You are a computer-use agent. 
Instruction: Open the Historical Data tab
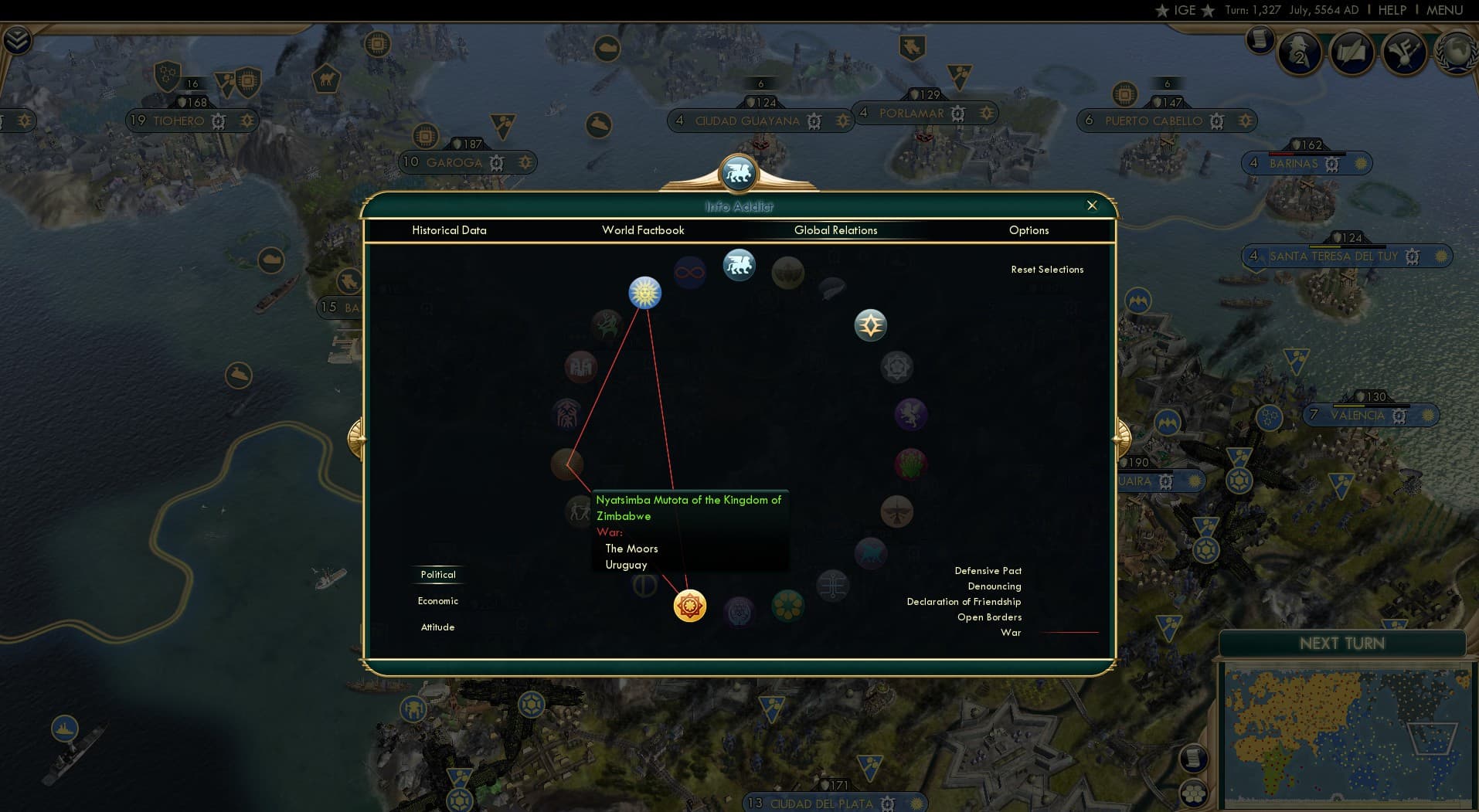(449, 230)
